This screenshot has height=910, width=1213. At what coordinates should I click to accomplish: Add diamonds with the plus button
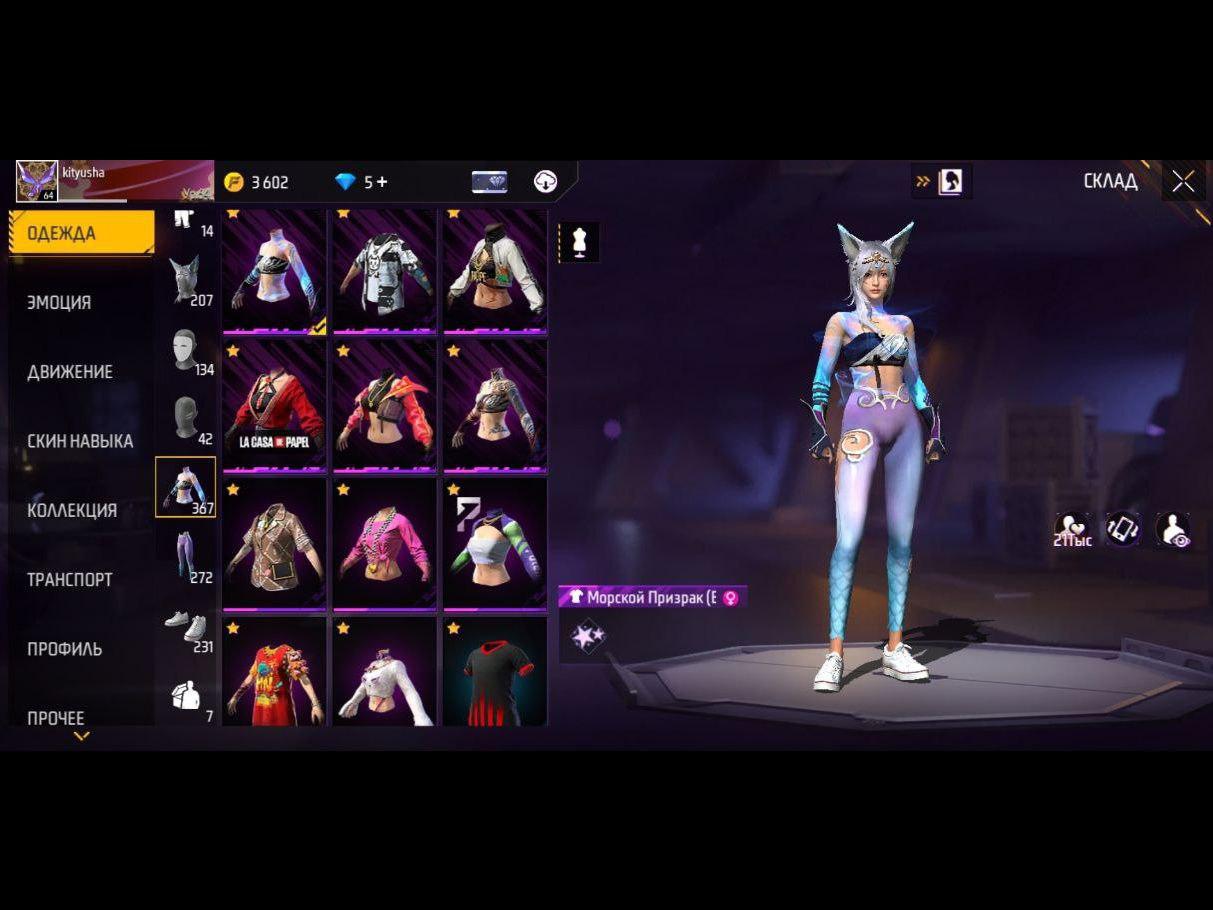coord(382,182)
